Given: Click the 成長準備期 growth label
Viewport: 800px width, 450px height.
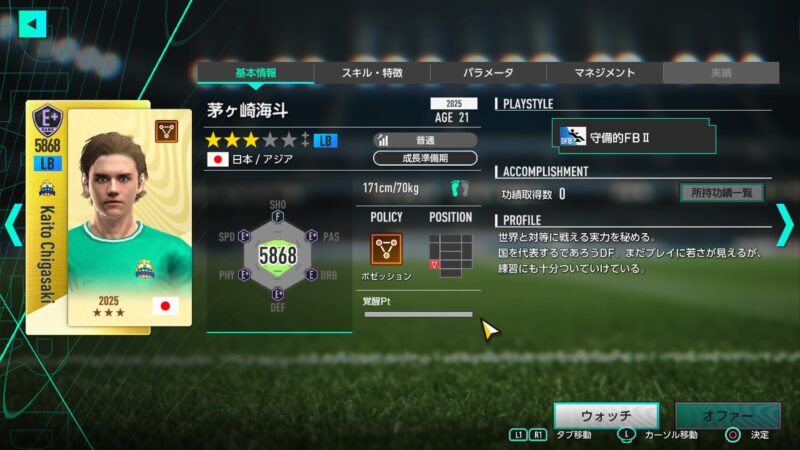Looking at the screenshot, I should 425,158.
